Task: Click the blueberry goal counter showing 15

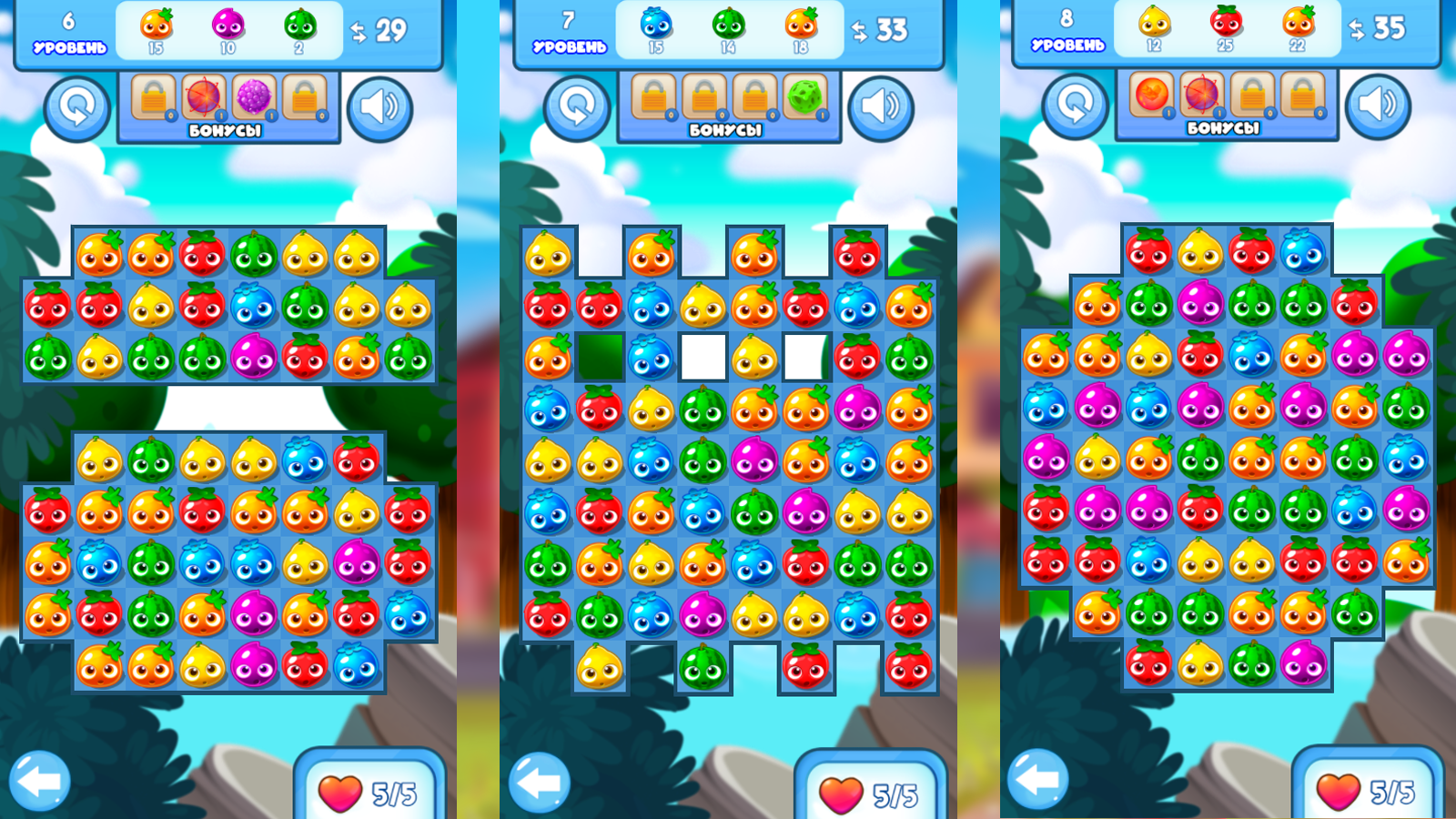Action: tap(653, 25)
